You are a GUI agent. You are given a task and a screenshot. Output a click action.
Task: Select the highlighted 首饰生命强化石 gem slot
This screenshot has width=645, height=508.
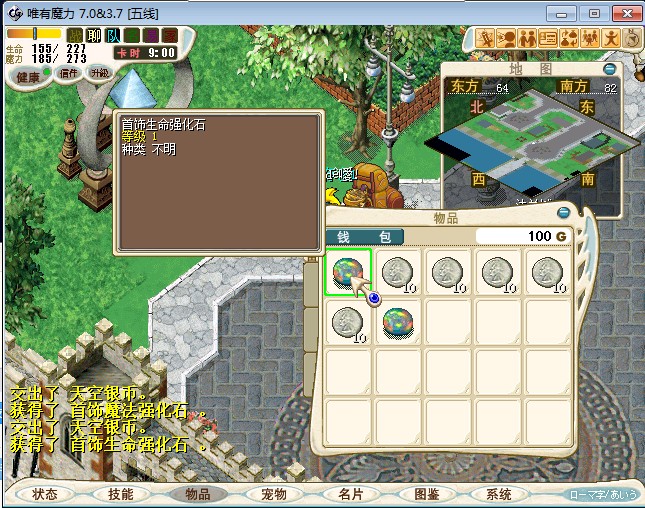tap(349, 273)
